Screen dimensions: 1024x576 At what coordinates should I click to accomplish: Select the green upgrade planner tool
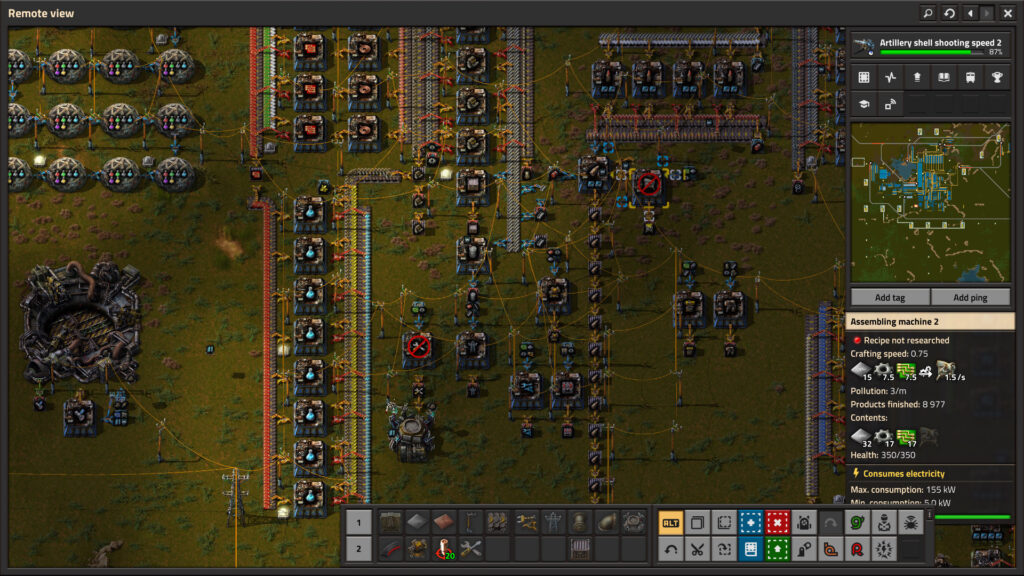pos(777,548)
